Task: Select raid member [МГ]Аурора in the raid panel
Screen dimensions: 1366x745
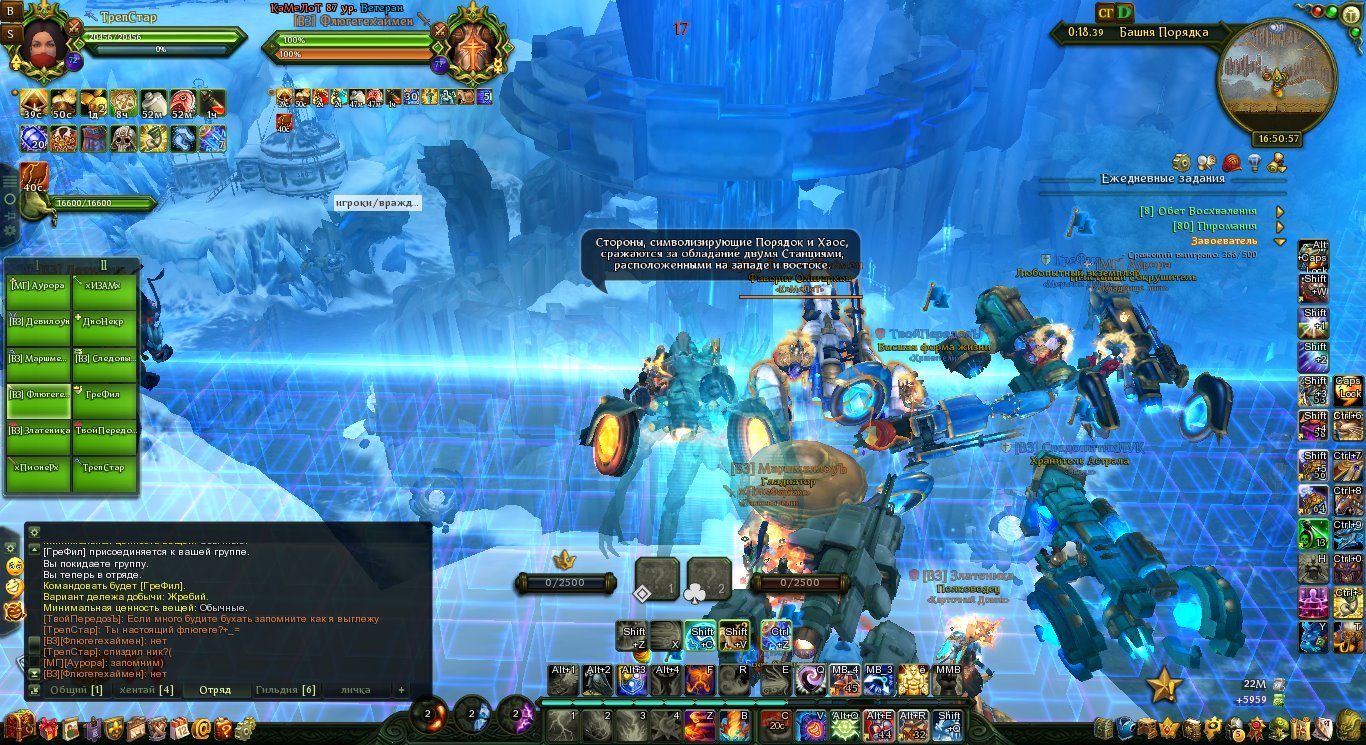Action: click(x=38, y=287)
